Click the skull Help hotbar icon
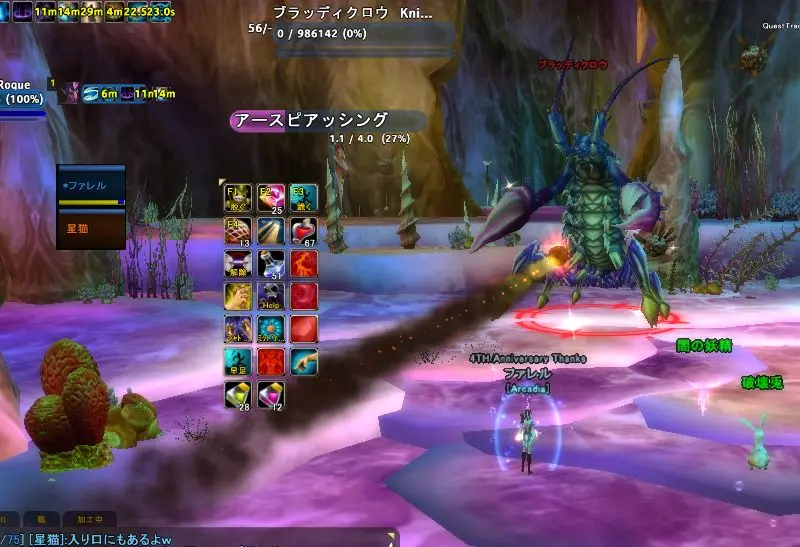This screenshot has width=800, height=547. [x=271, y=296]
